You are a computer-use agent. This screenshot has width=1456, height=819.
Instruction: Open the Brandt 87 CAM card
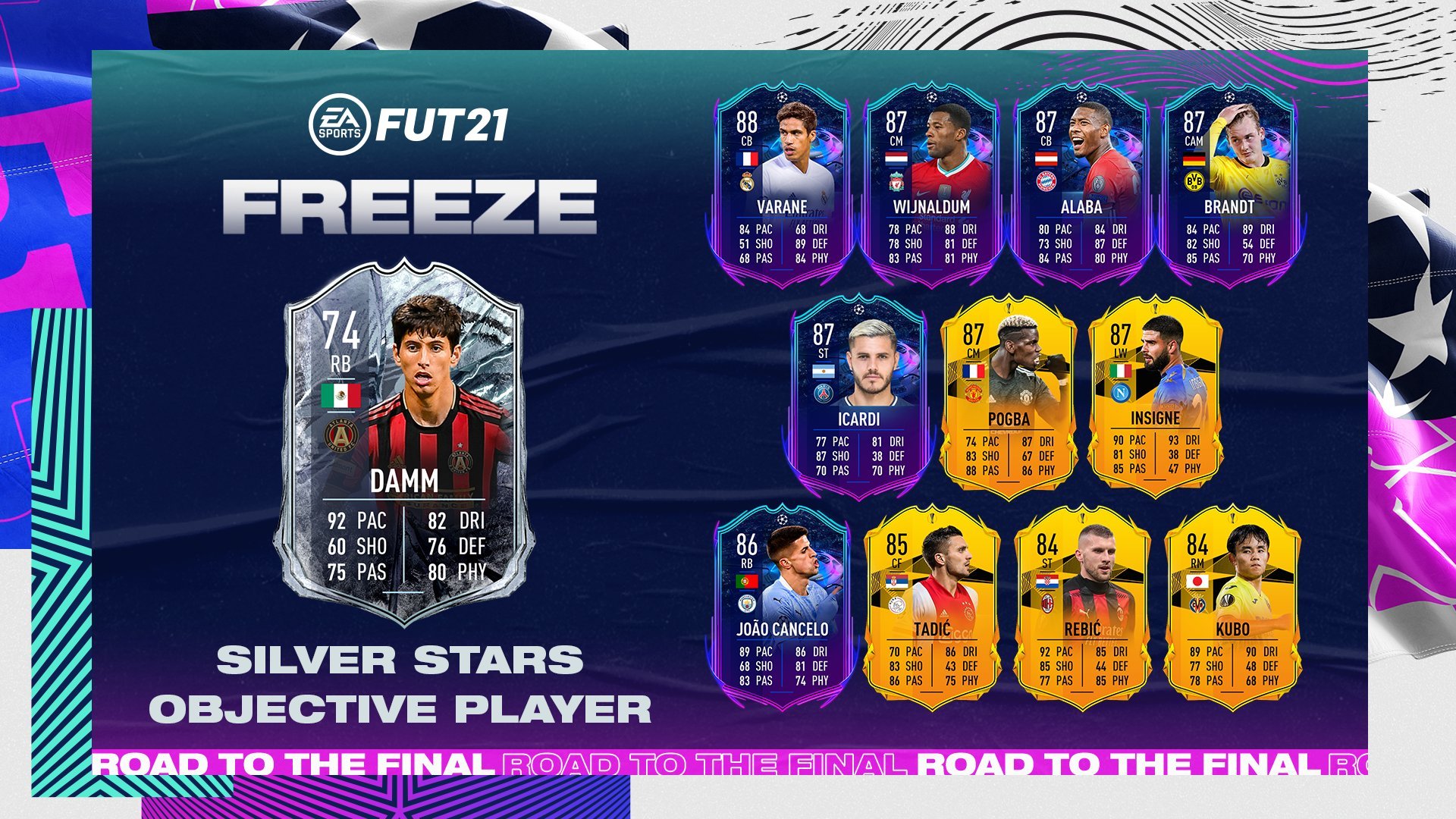pos(1229,186)
